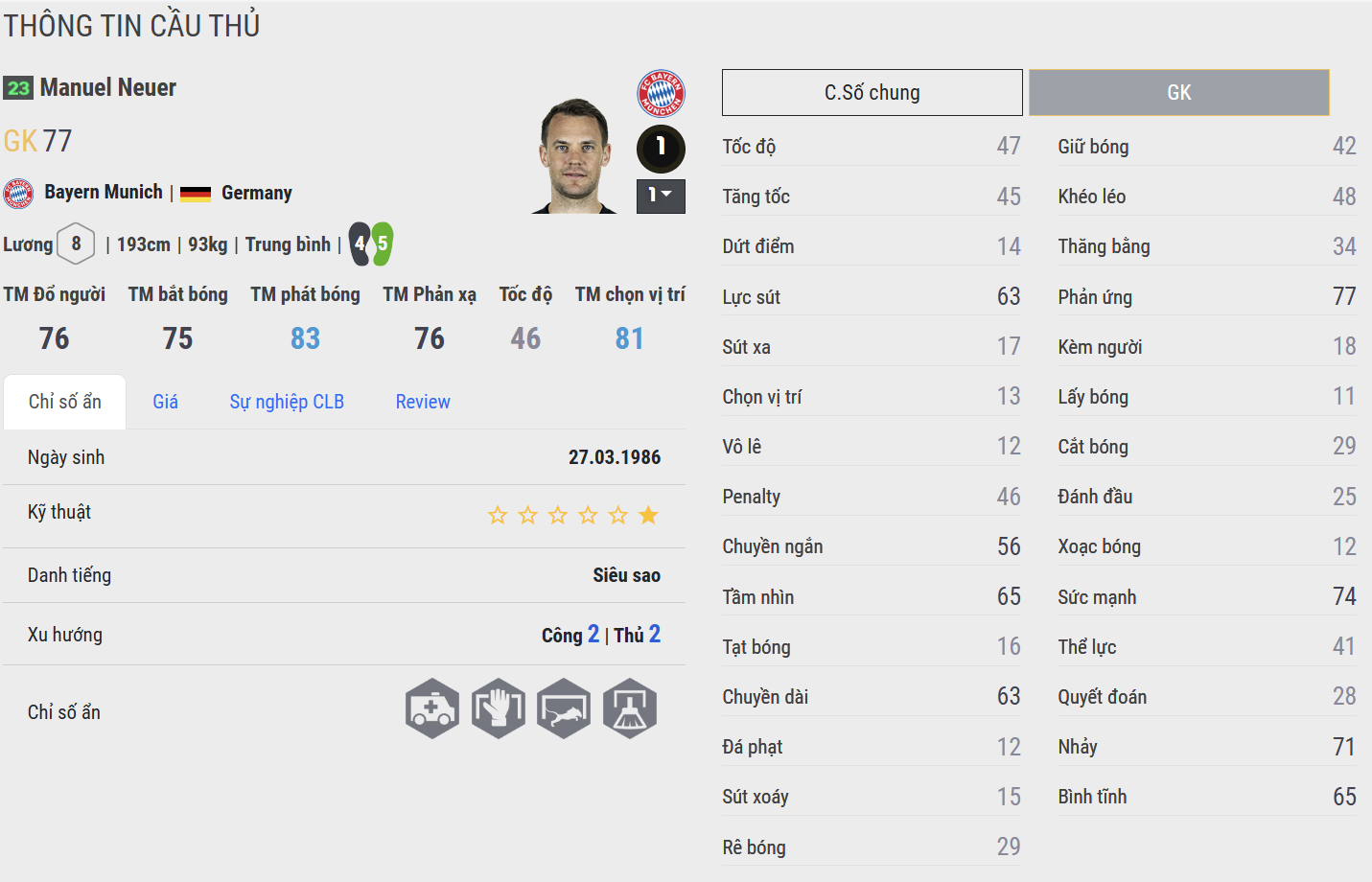Switch to the Giá tab
1372x882 pixels.
pyautogui.click(x=165, y=402)
